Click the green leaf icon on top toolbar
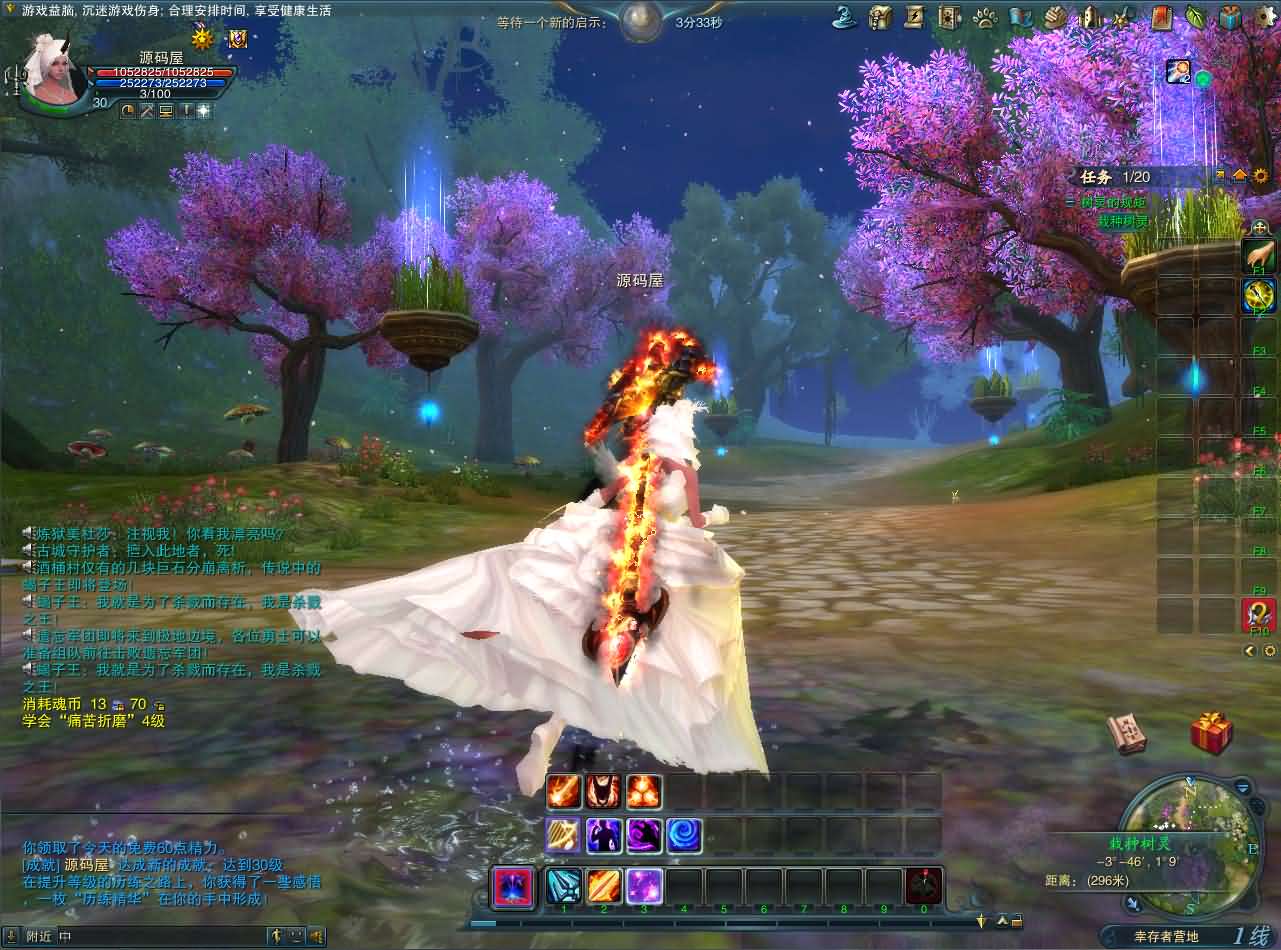The width and height of the screenshot is (1281, 950). pyautogui.click(x=1193, y=14)
